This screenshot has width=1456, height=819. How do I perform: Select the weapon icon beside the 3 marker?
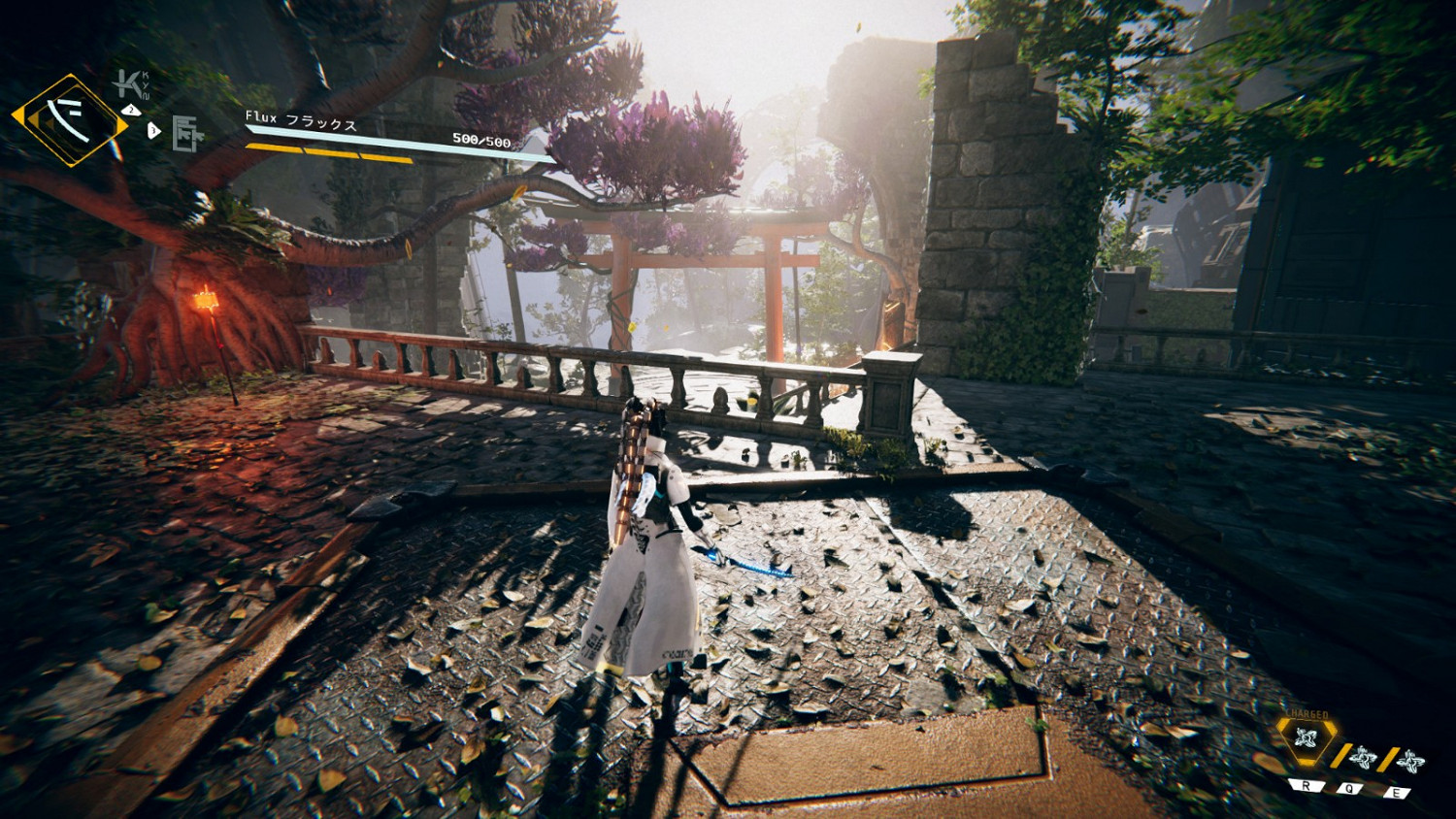coord(186,132)
